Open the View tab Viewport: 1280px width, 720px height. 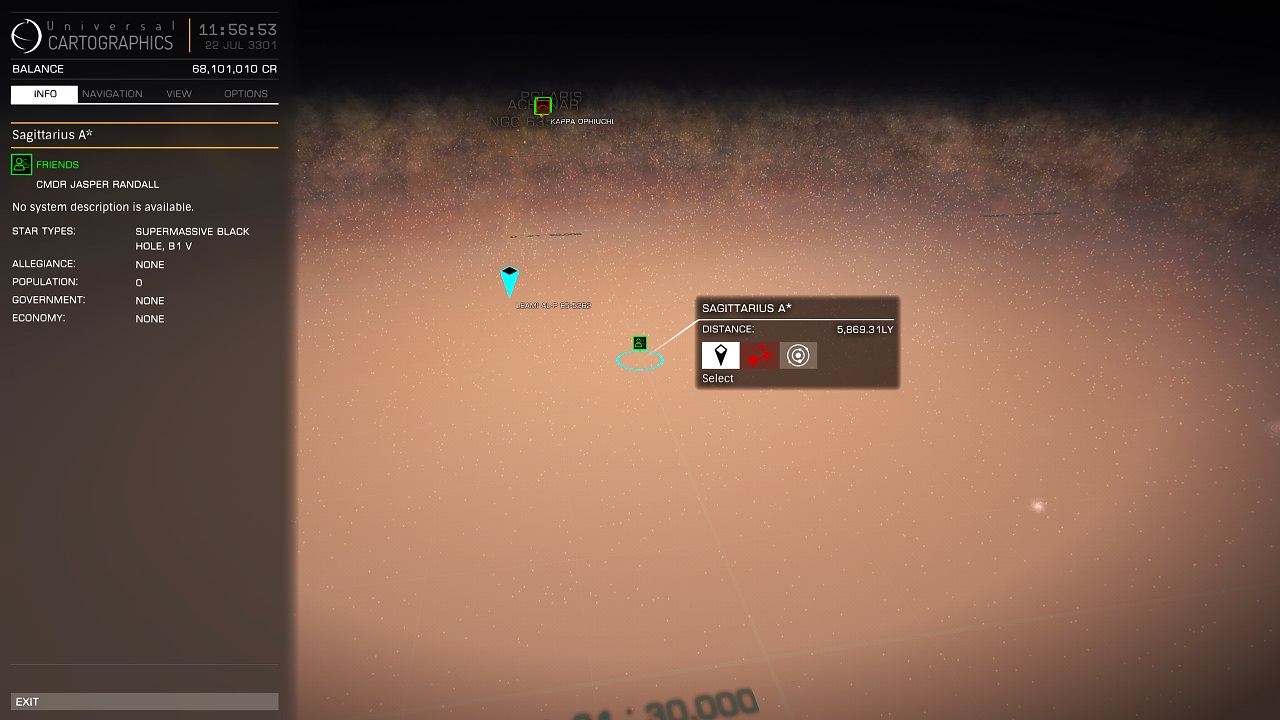click(179, 94)
